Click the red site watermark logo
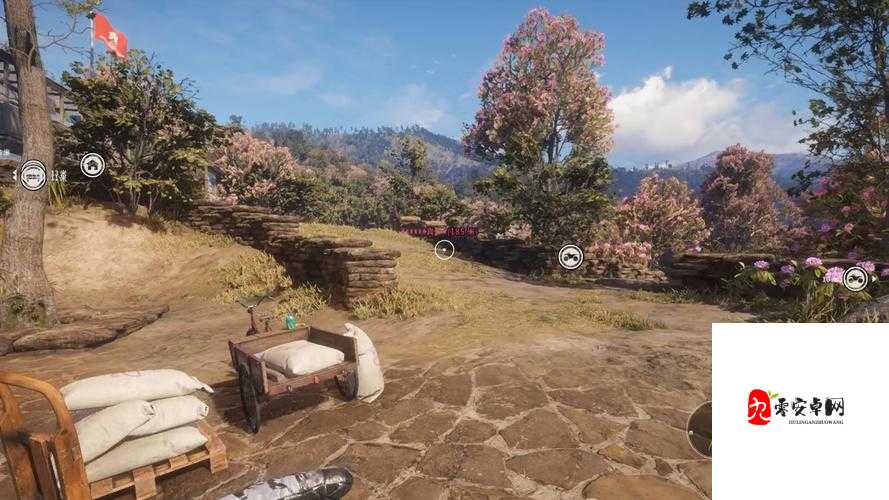Viewport: 889px width, 500px height. point(761,407)
